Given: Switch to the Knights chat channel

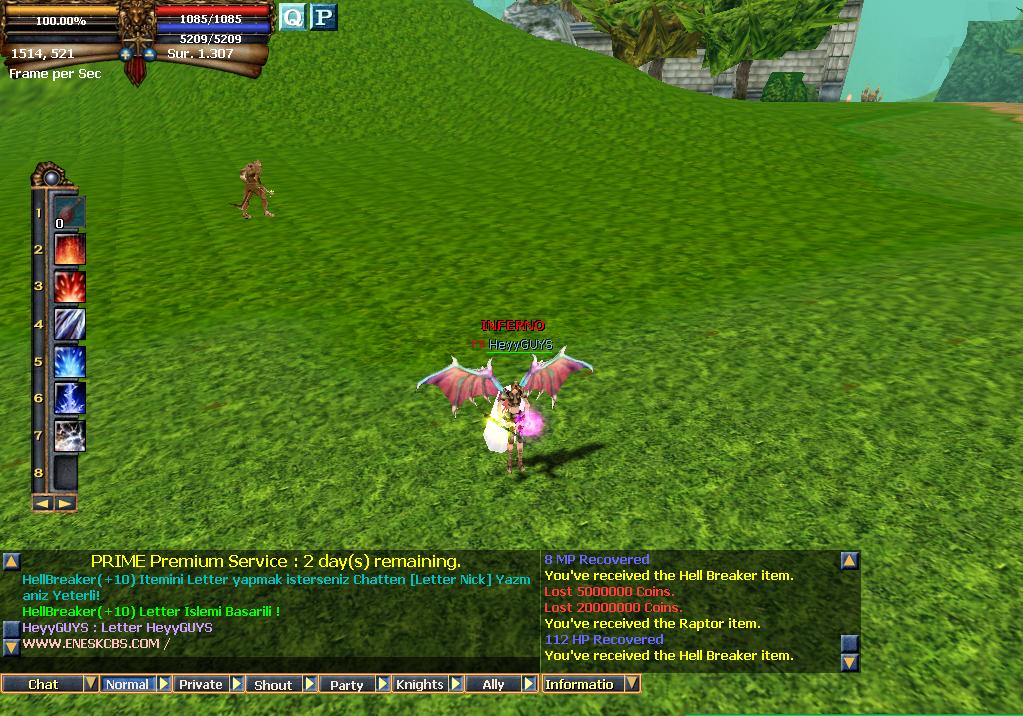Looking at the screenshot, I should 419,684.
